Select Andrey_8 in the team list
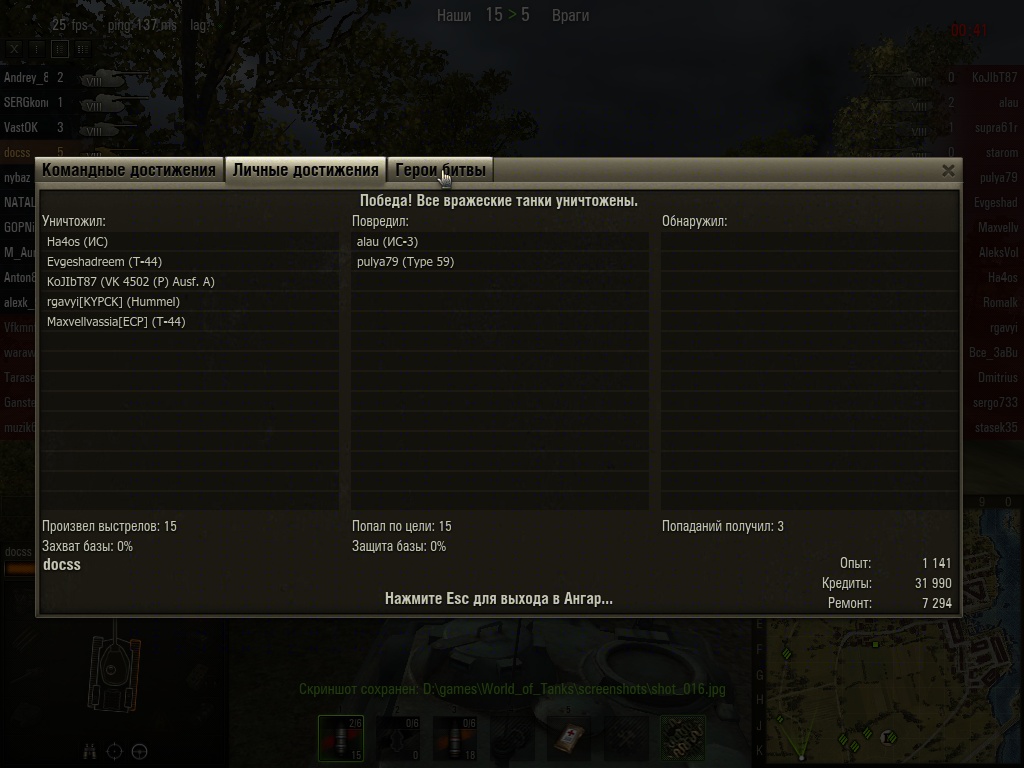Viewport: 1024px width, 768px height. click(25, 77)
